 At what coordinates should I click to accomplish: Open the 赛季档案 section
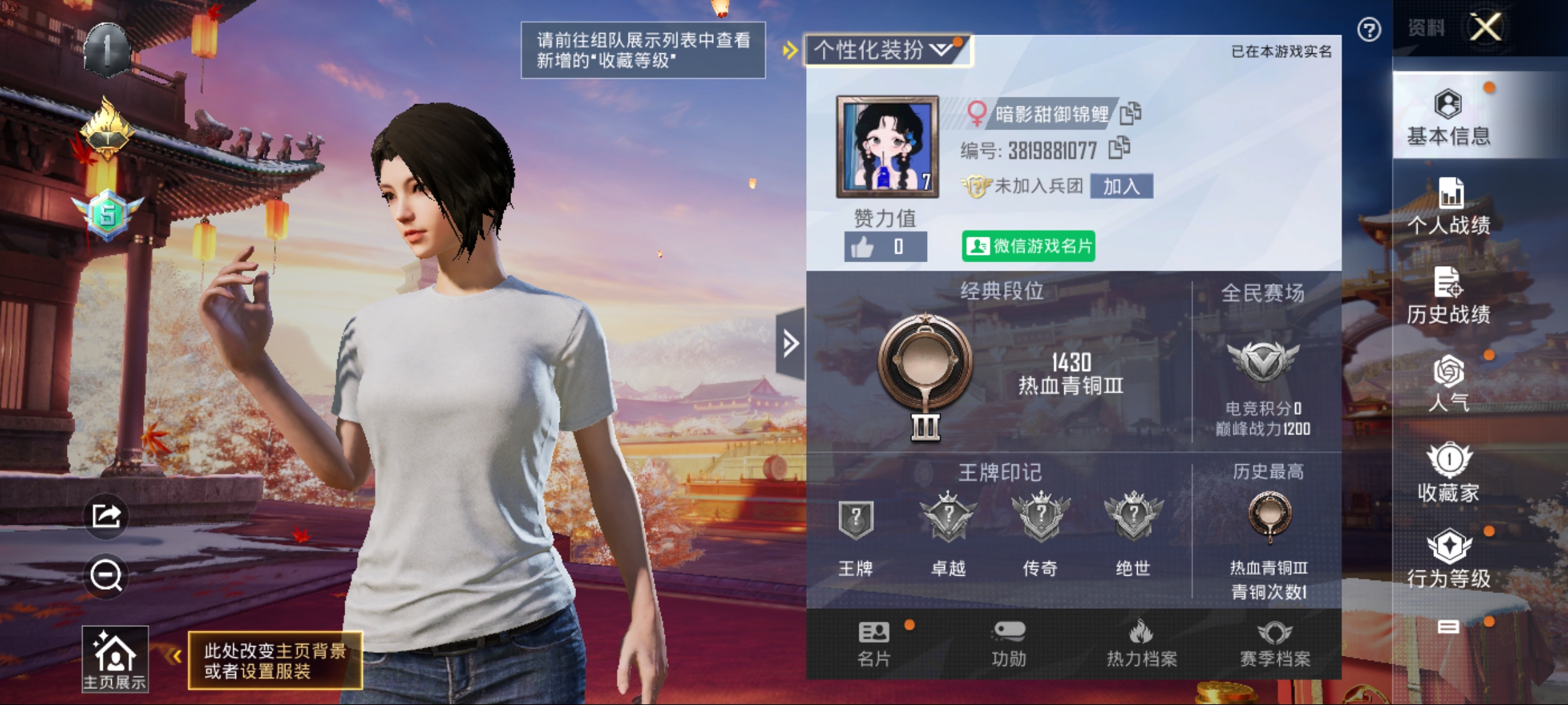[1275, 645]
